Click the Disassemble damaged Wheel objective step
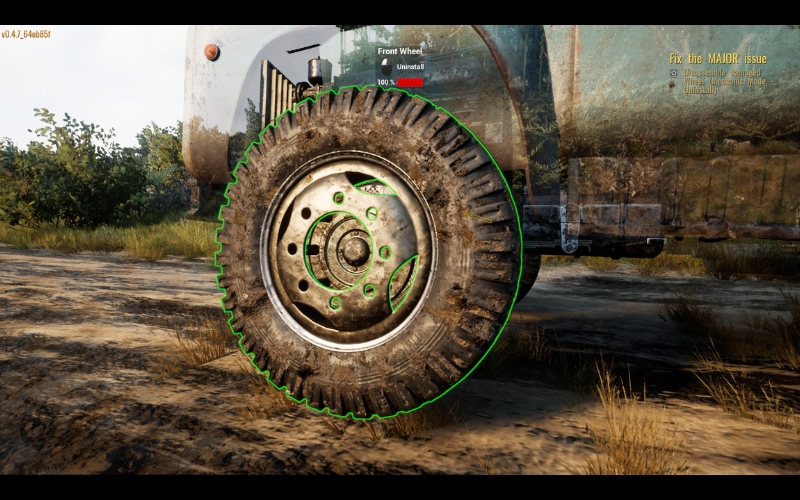The height and width of the screenshot is (500, 800). pyautogui.click(x=725, y=74)
